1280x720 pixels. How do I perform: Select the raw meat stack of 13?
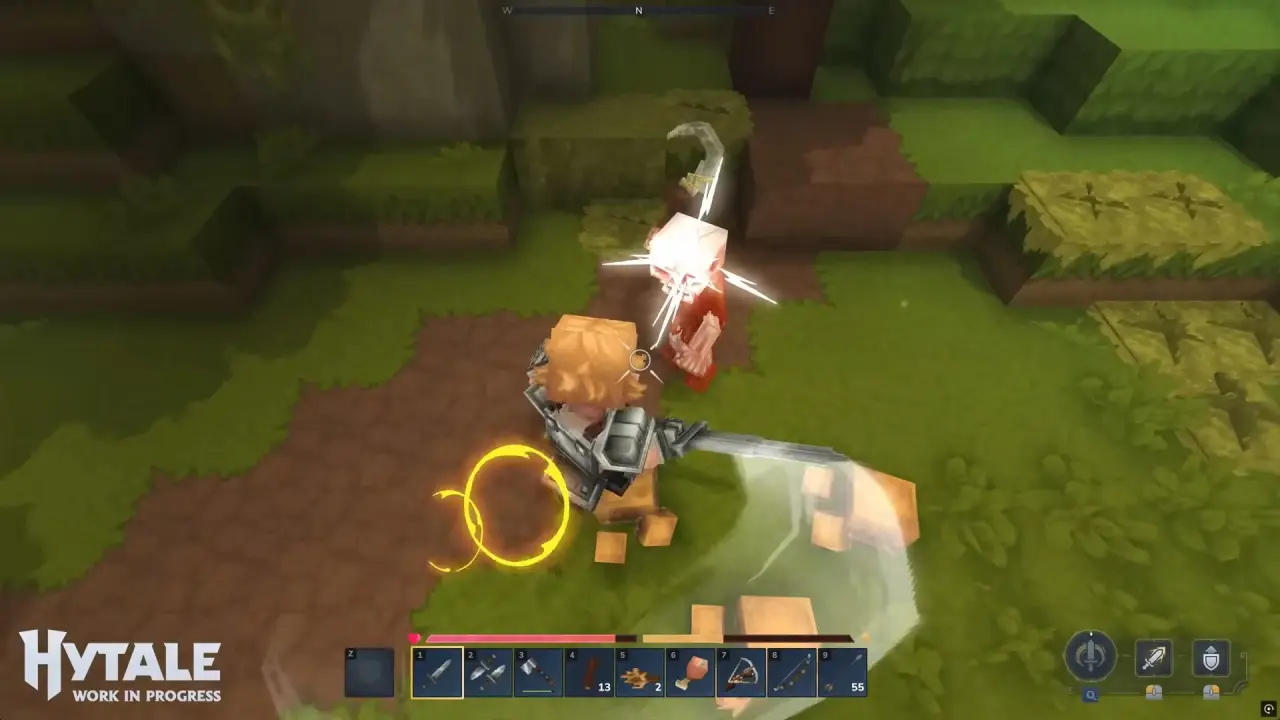[590, 672]
